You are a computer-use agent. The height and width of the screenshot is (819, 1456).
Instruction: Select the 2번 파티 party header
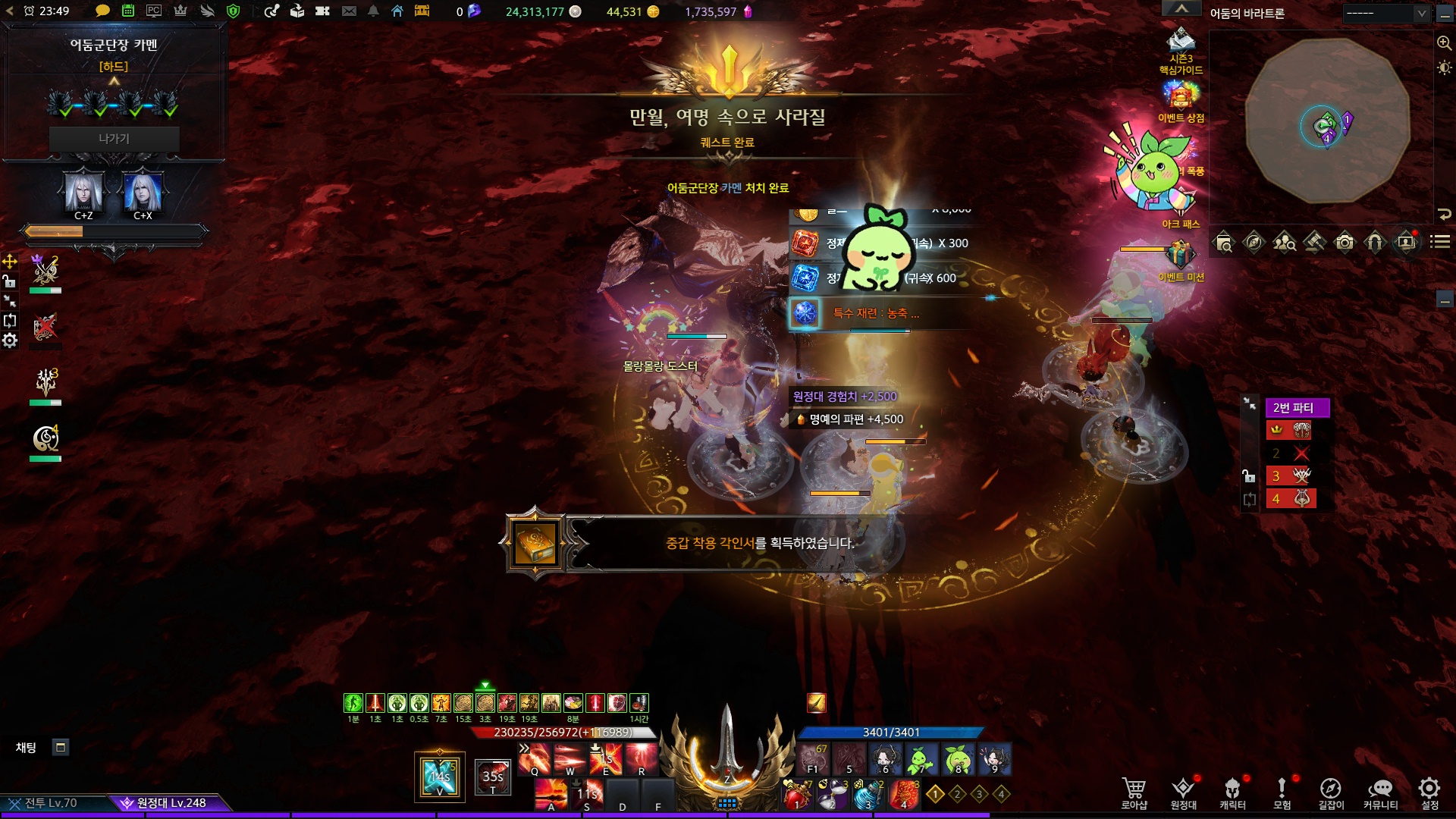click(x=1297, y=408)
